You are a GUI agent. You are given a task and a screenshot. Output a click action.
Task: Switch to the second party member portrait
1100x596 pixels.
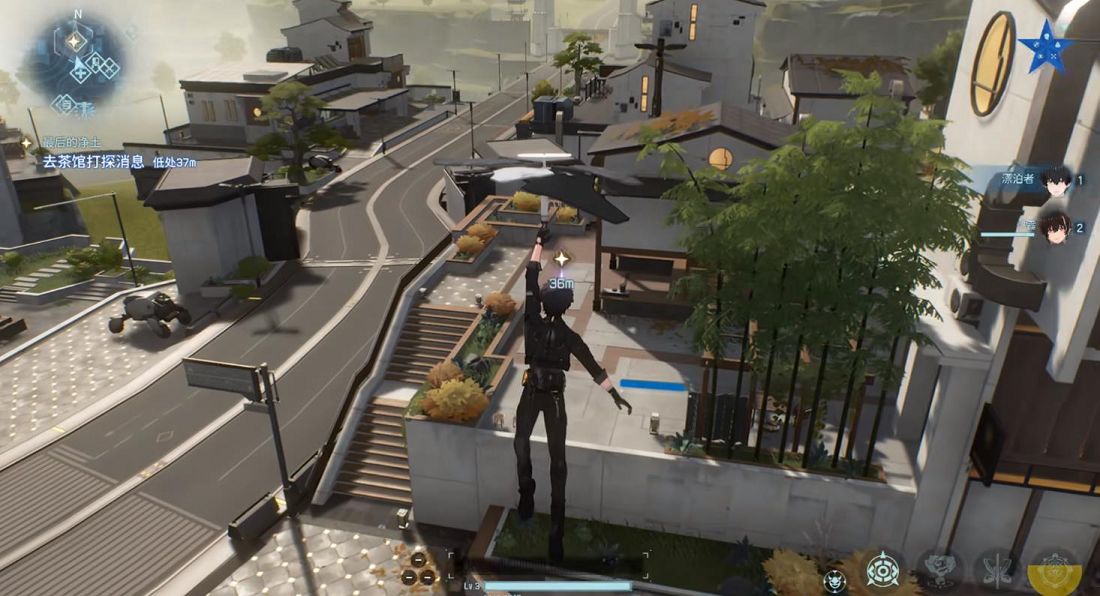pyautogui.click(x=1054, y=226)
